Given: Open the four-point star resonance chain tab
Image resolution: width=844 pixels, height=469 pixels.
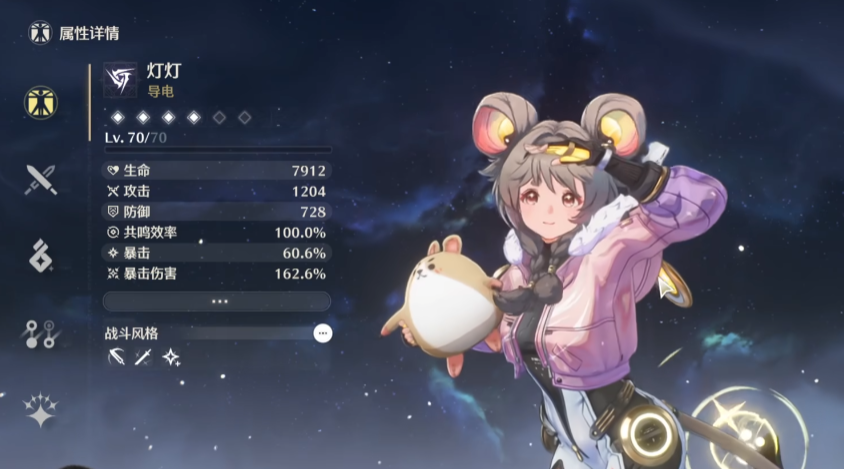Looking at the screenshot, I should (x=41, y=410).
